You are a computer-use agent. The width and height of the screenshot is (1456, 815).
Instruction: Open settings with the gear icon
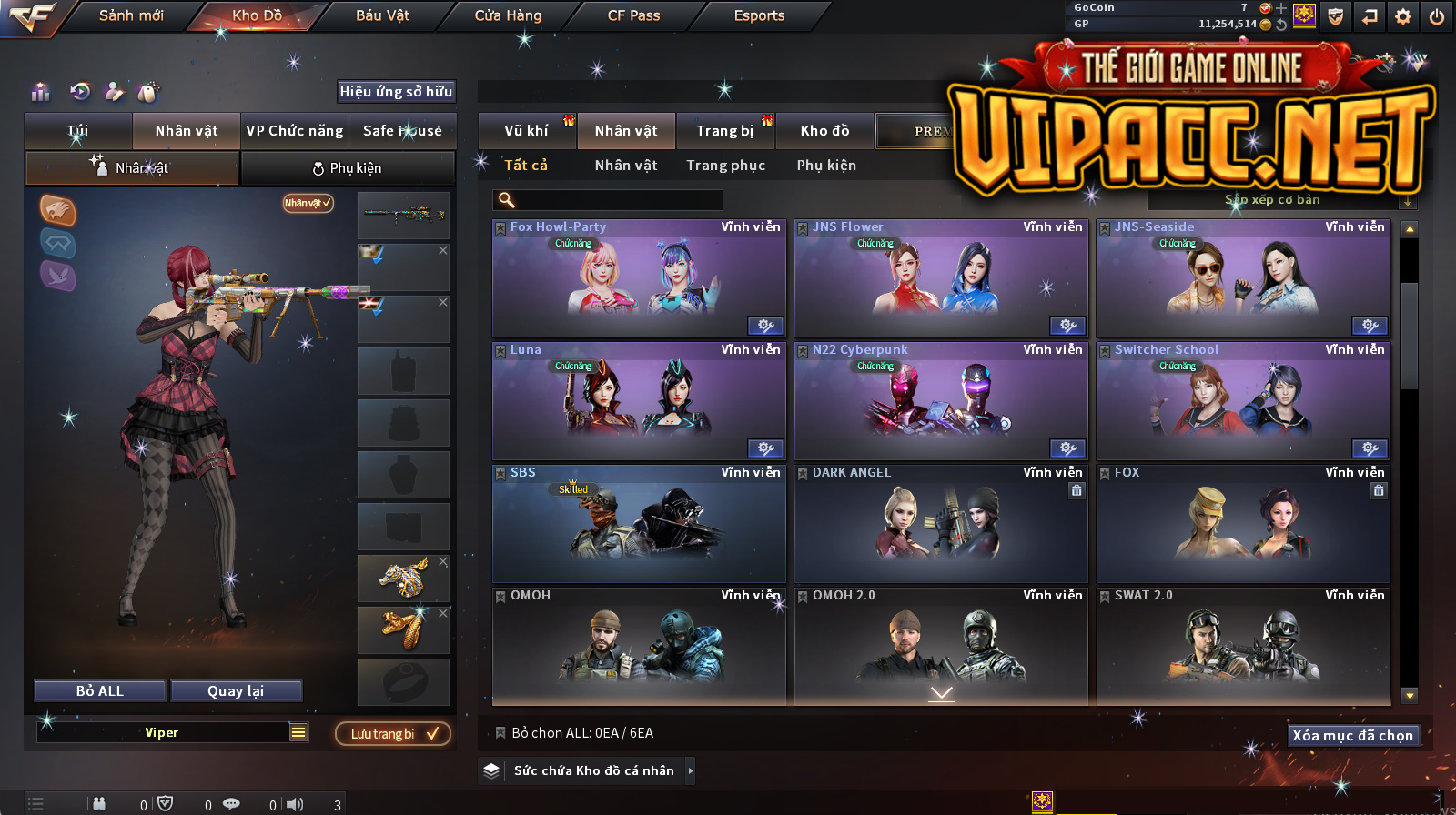[x=1403, y=16]
